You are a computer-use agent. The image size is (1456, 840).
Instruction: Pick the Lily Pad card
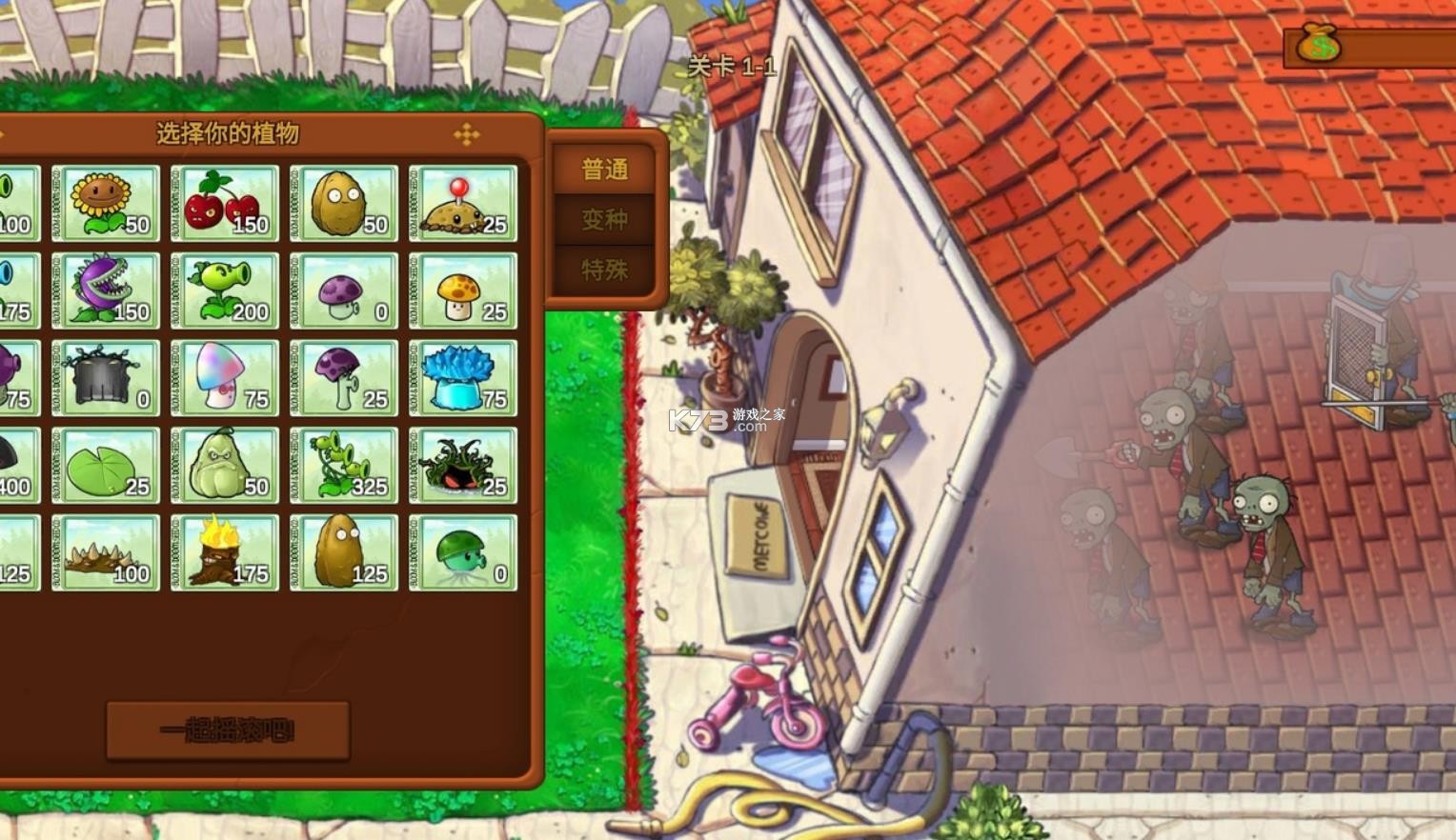coord(105,465)
